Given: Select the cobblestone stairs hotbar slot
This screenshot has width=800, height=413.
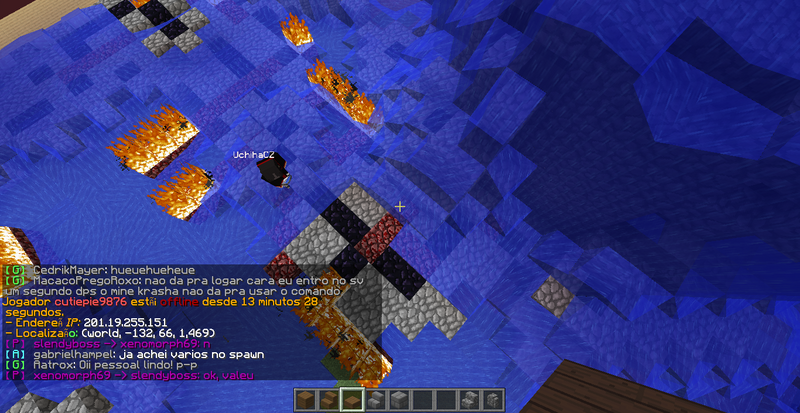Looking at the screenshot, I should click(469, 400).
